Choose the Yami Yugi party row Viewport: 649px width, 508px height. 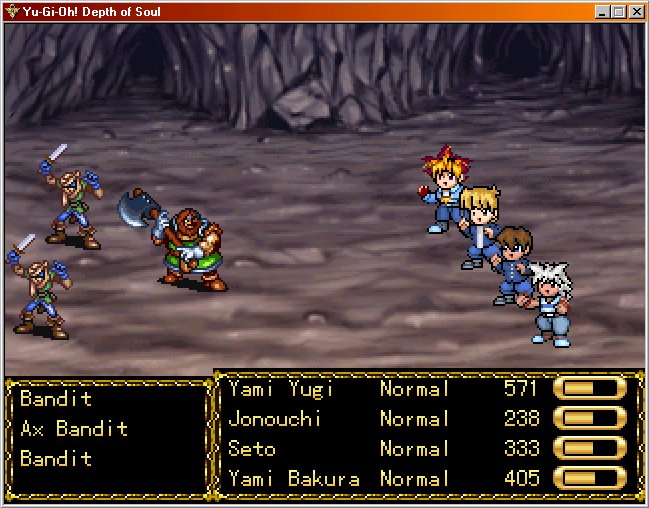pyautogui.click(x=281, y=389)
